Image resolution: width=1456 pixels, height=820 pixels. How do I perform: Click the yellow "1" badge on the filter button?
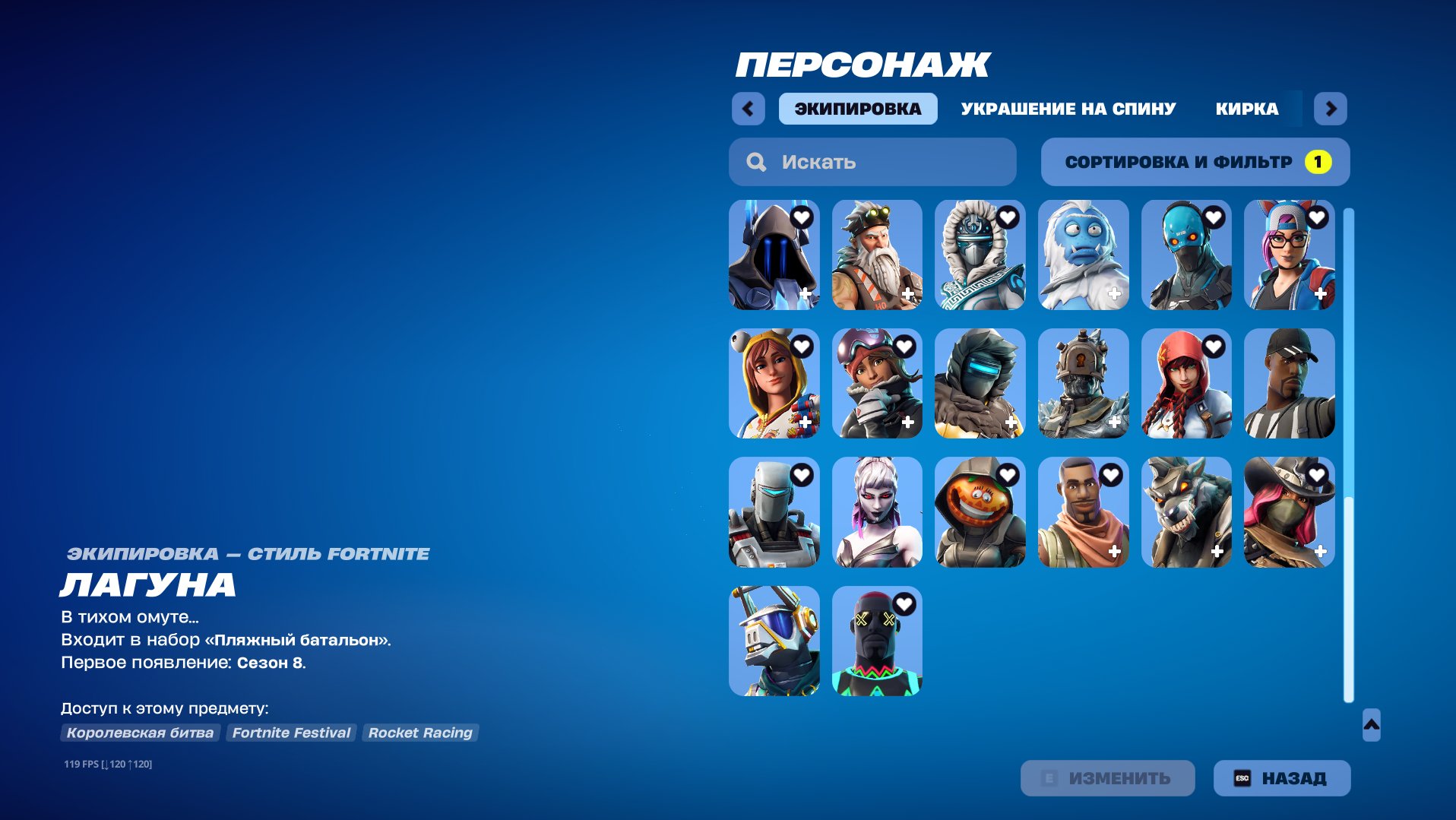(x=1317, y=161)
